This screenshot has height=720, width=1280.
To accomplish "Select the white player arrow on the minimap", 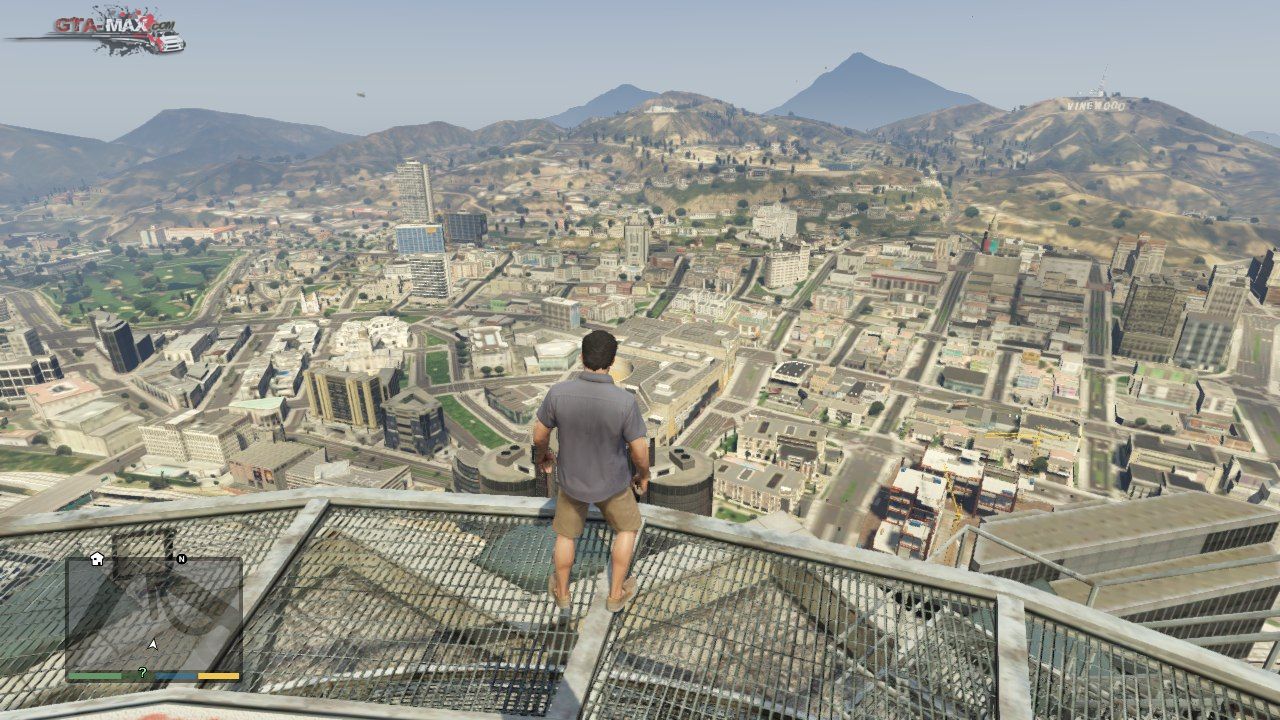I will (x=153, y=644).
